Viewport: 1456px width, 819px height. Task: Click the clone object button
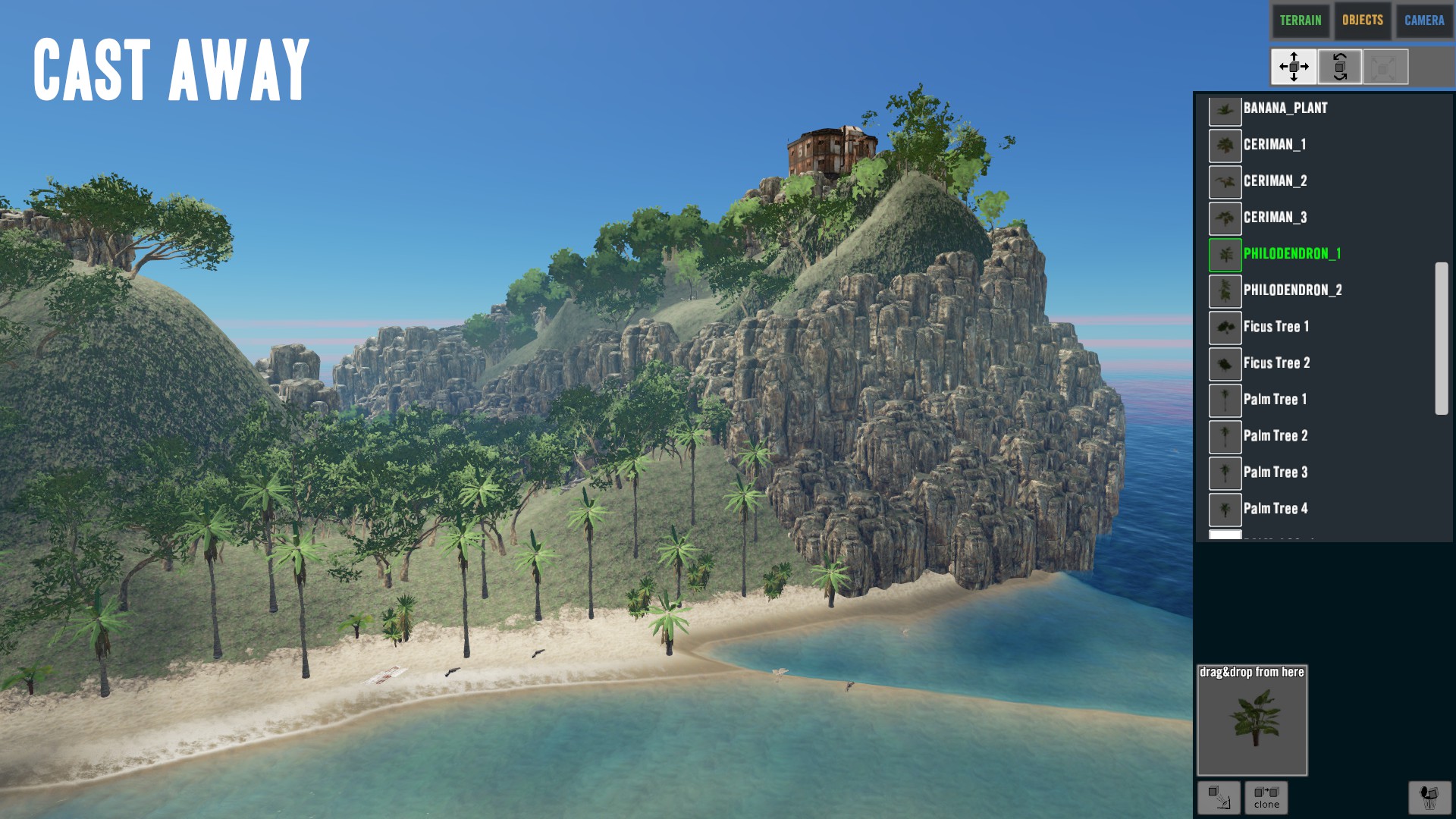(1266, 798)
